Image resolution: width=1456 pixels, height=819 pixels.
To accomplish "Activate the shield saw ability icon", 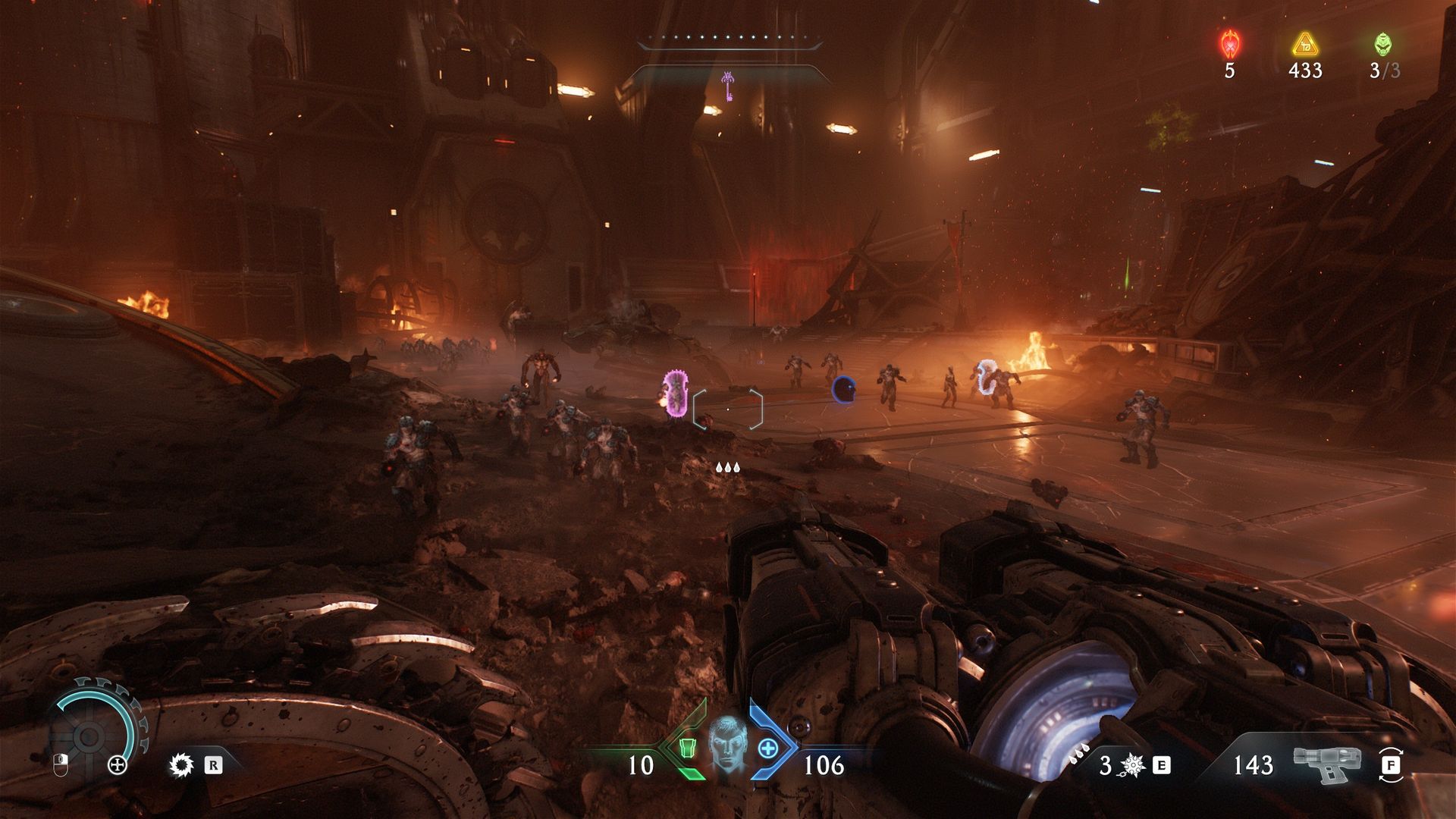I will pyautogui.click(x=181, y=765).
